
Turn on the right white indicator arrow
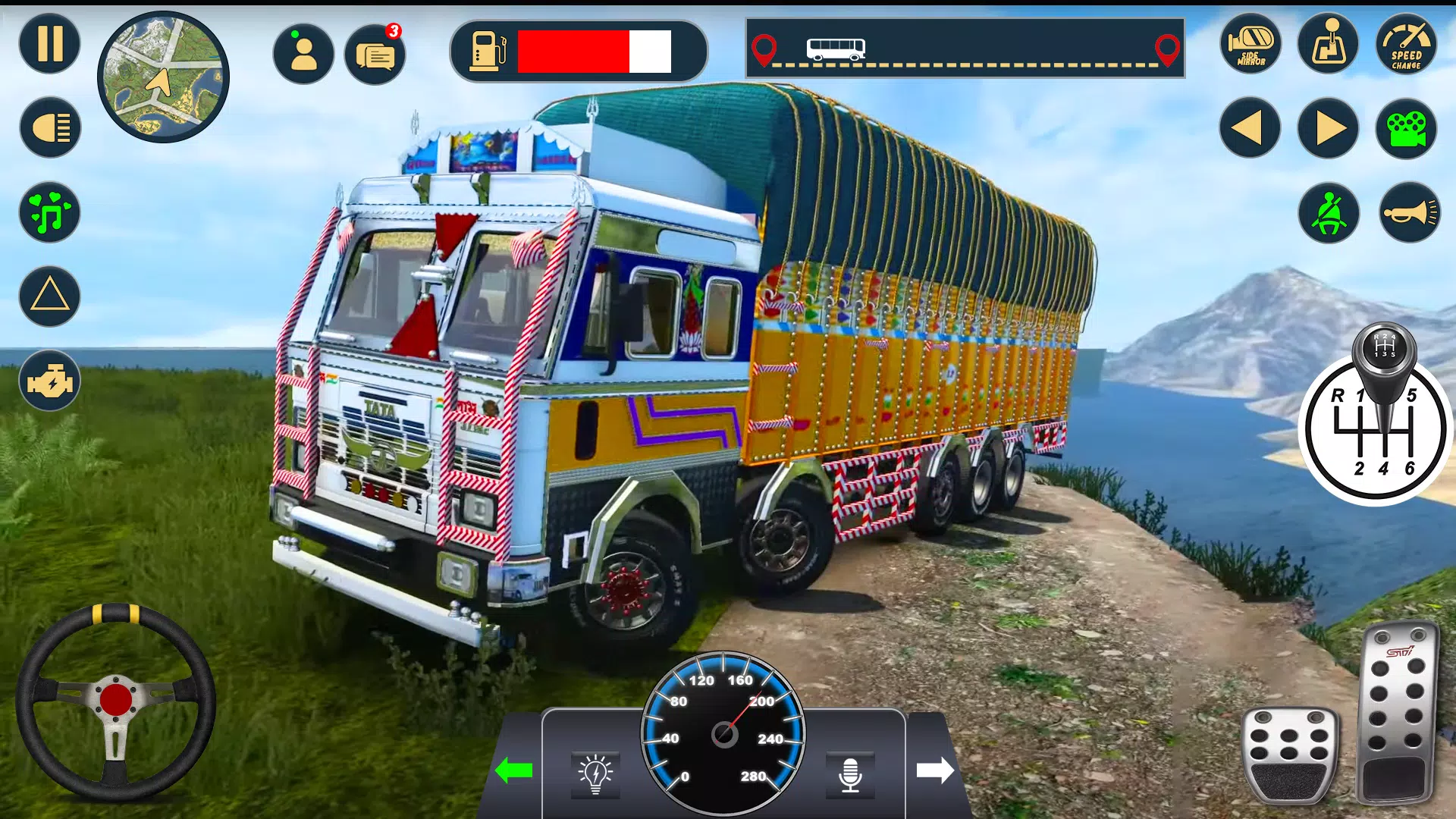coord(935,770)
